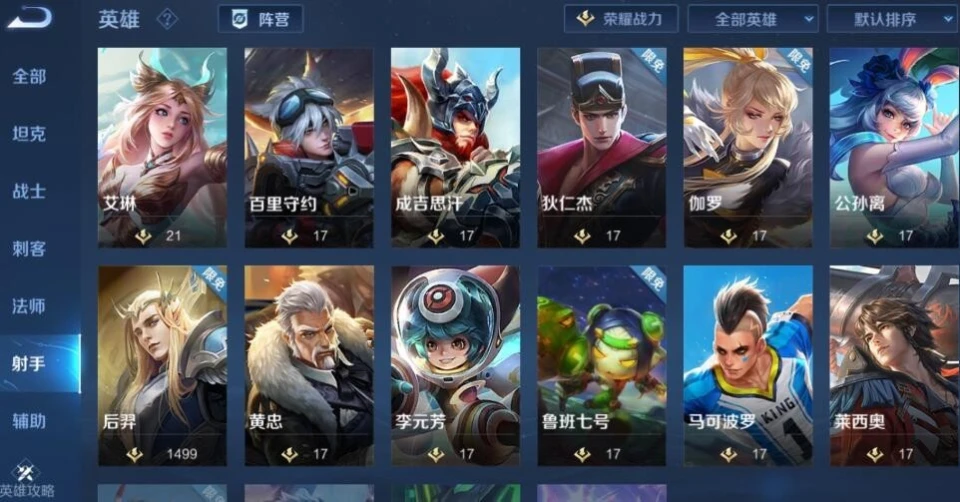Open the 阵营 faction filter
Screen dimensions: 960x502
(260, 19)
